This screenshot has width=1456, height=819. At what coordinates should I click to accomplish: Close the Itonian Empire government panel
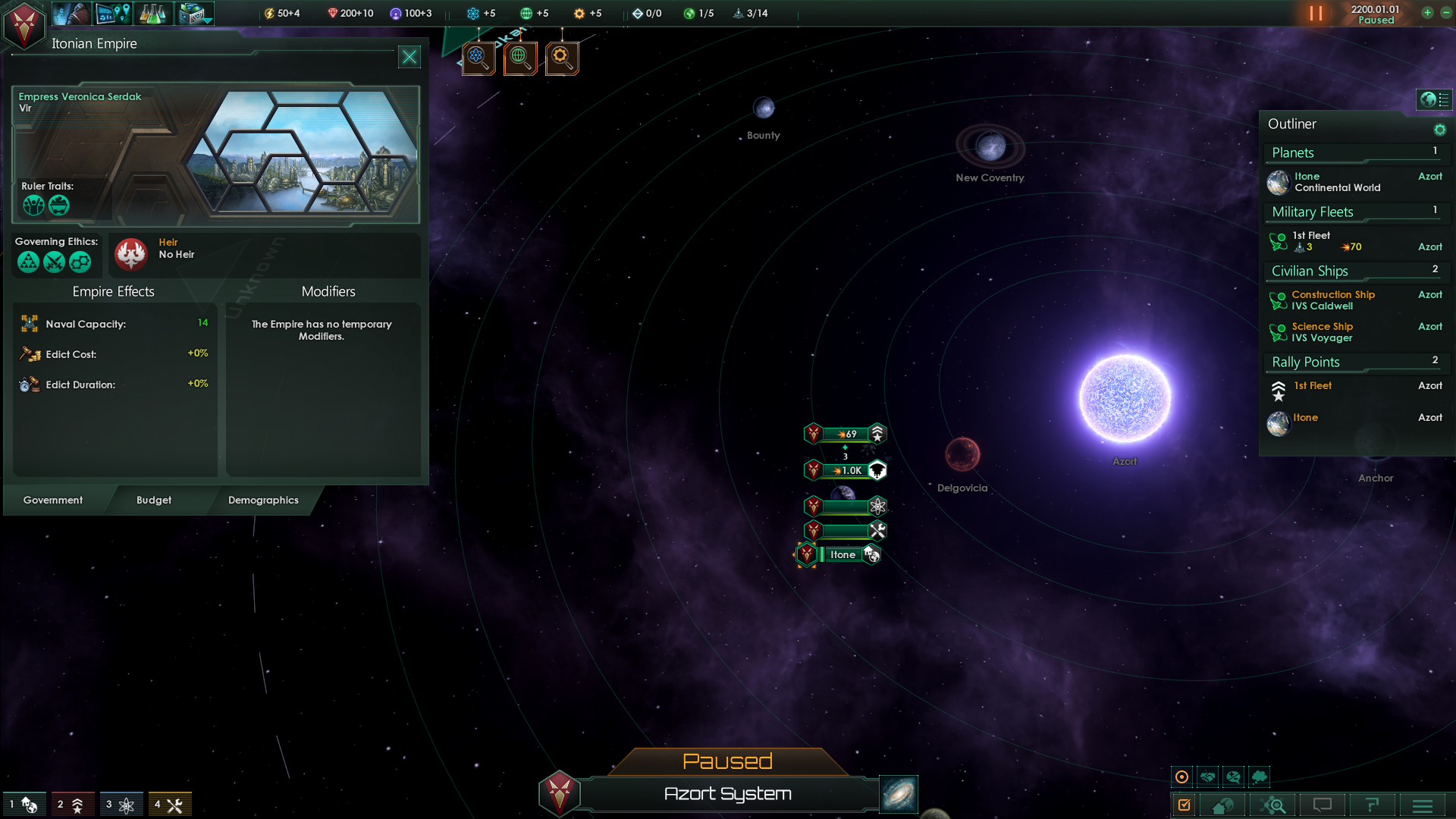tap(409, 57)
